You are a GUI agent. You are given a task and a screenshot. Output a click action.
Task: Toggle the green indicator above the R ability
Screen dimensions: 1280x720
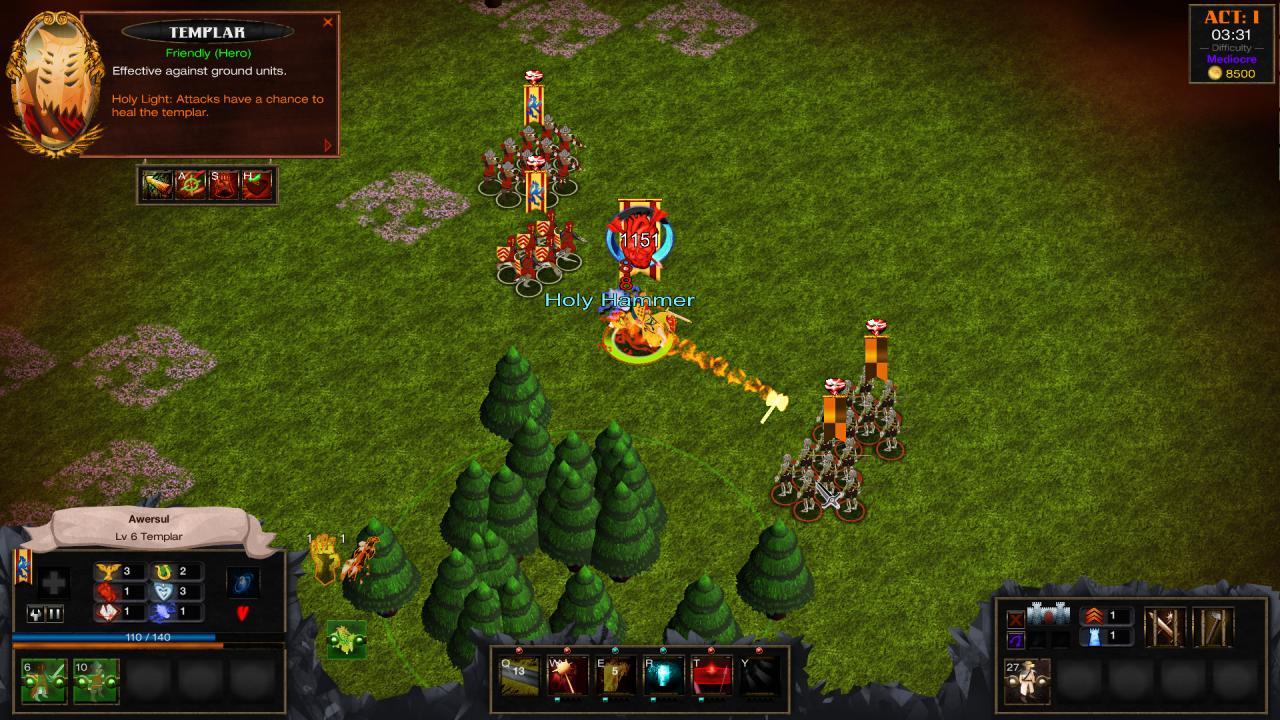click(662, 650)
